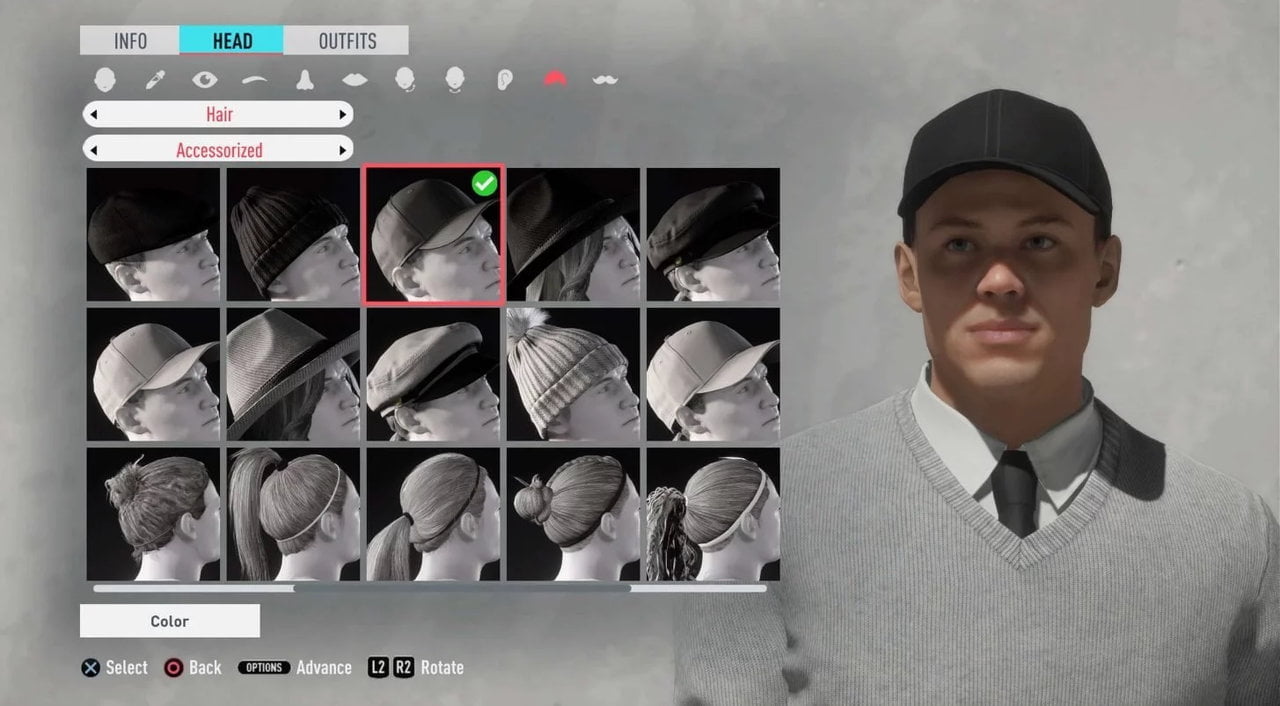
Task: Select the HEAD tab
Action: click(232, 41)
